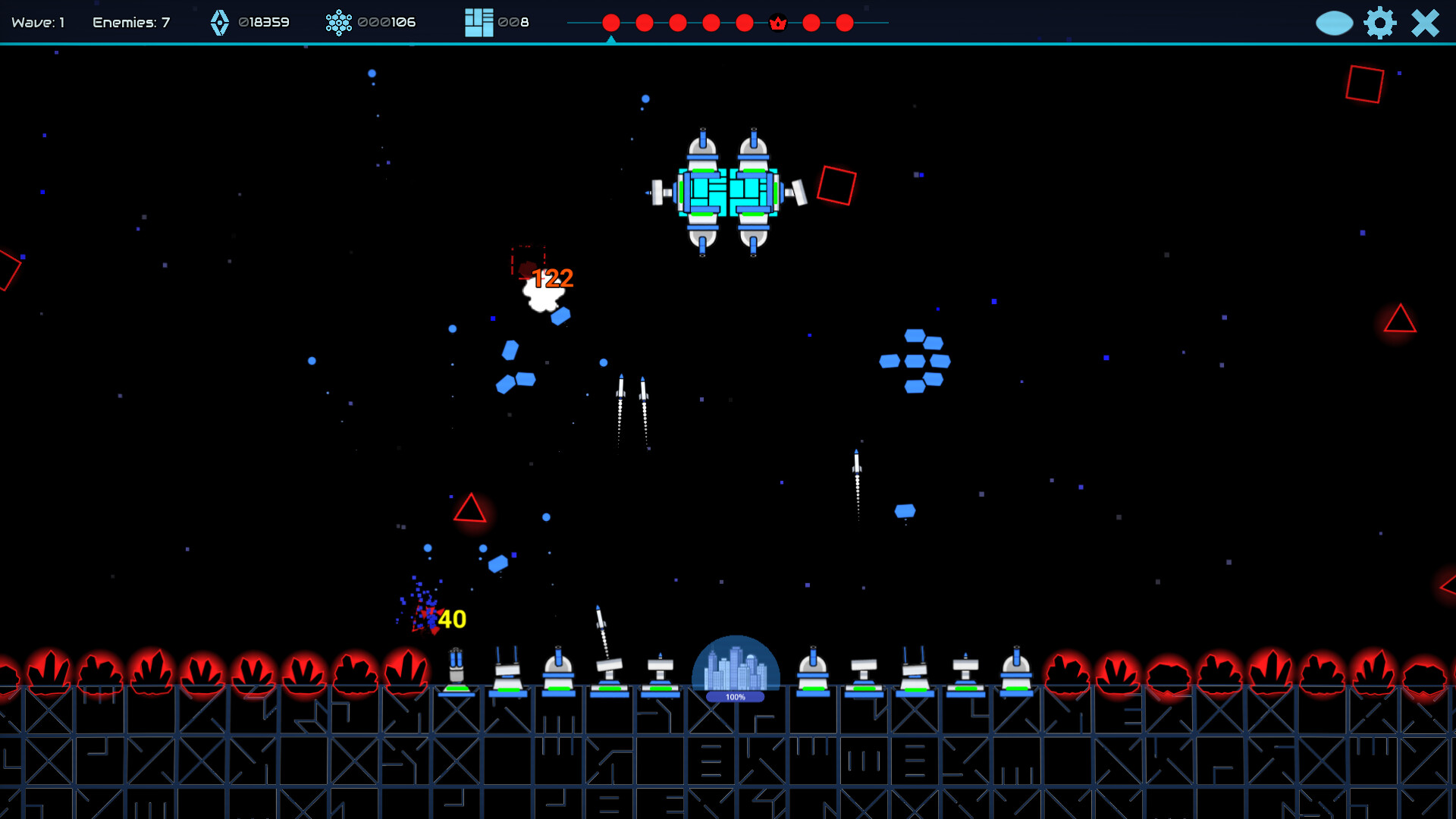Click the Enemies: 7 counter
This screenshot has height=819, width=1456.
[130, 22]
